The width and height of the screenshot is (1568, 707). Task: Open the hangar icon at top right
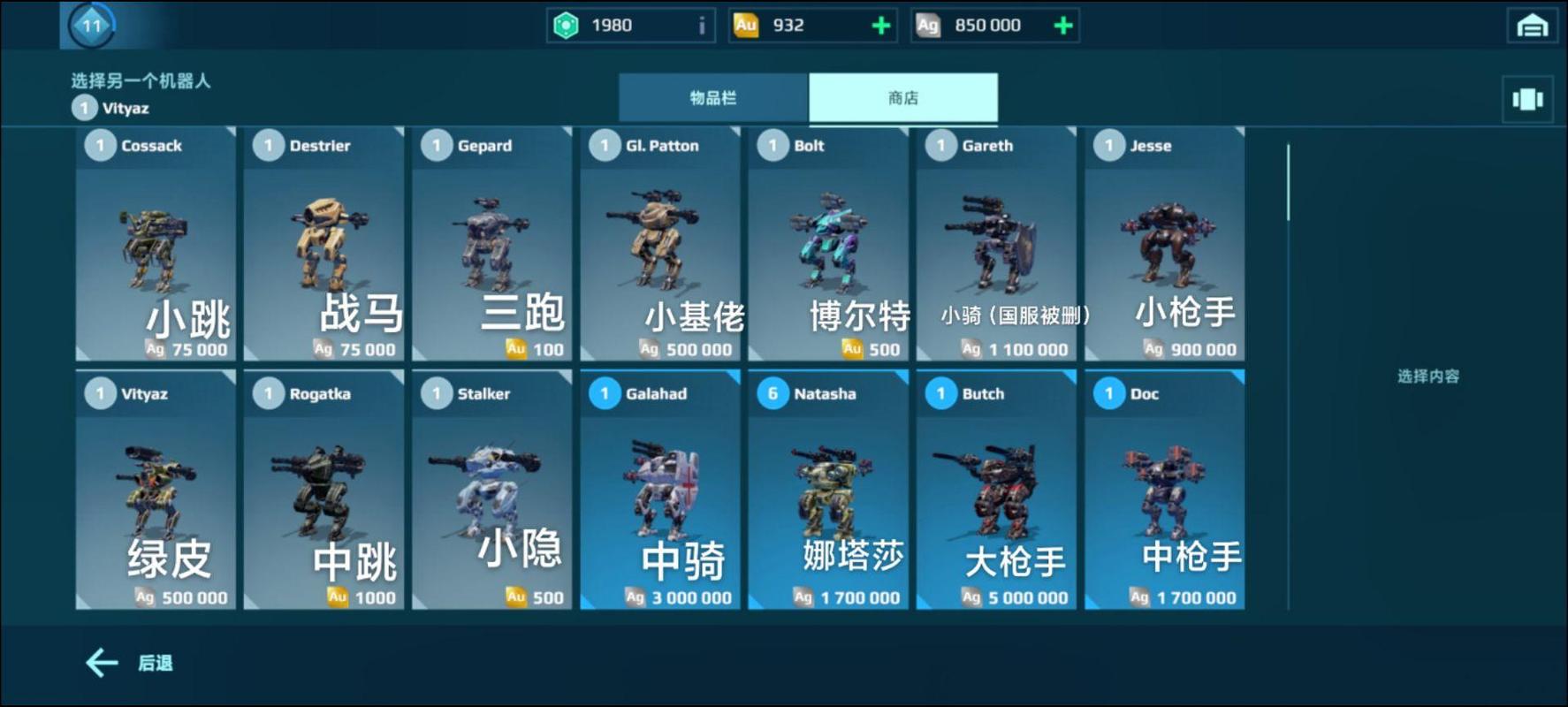click(x=1532, y=25)
